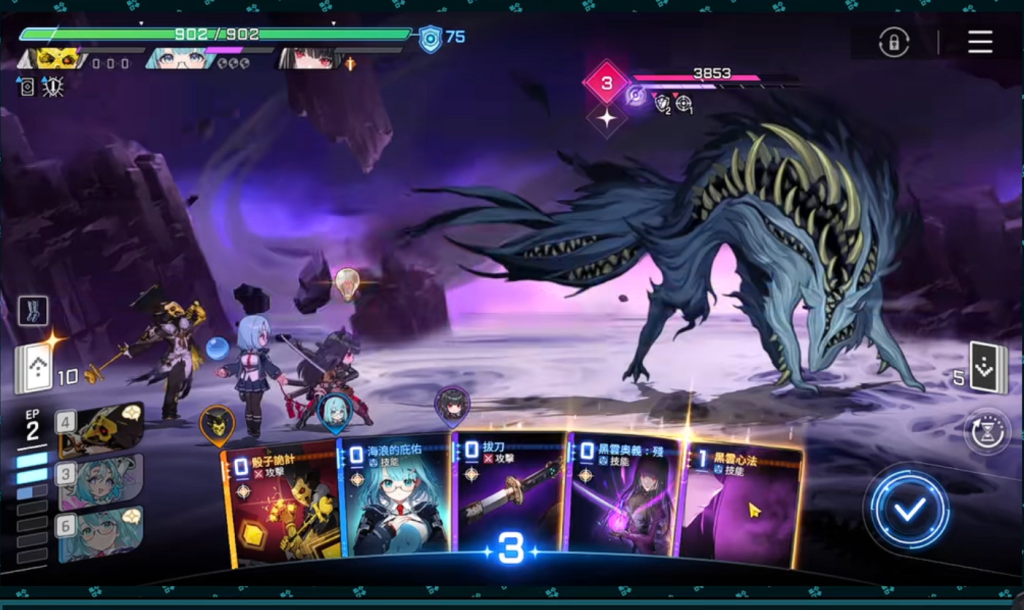Open the hamburger menu

coord(980,41)
